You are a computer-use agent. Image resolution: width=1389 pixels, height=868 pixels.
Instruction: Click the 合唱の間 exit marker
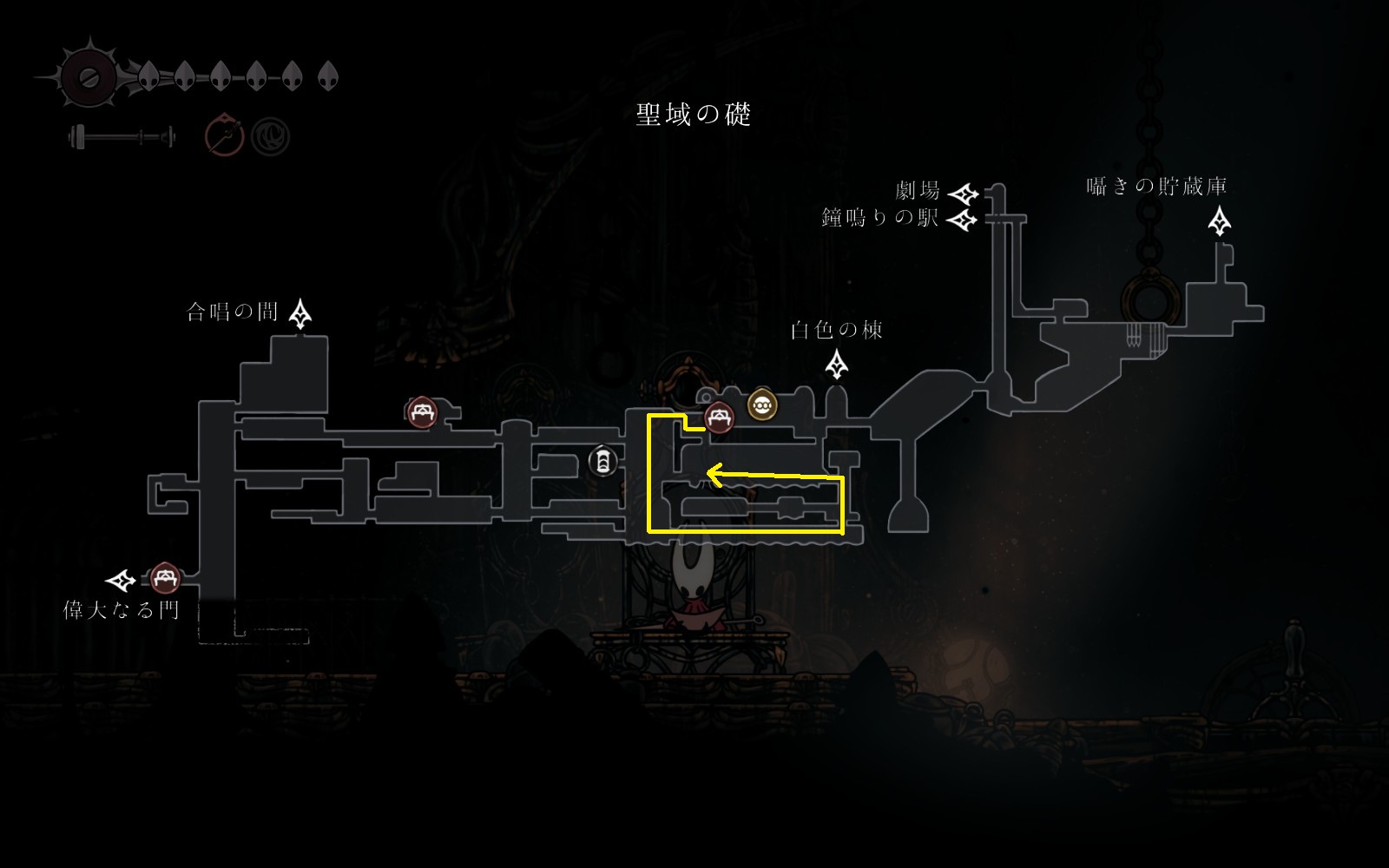pos(300,313)
